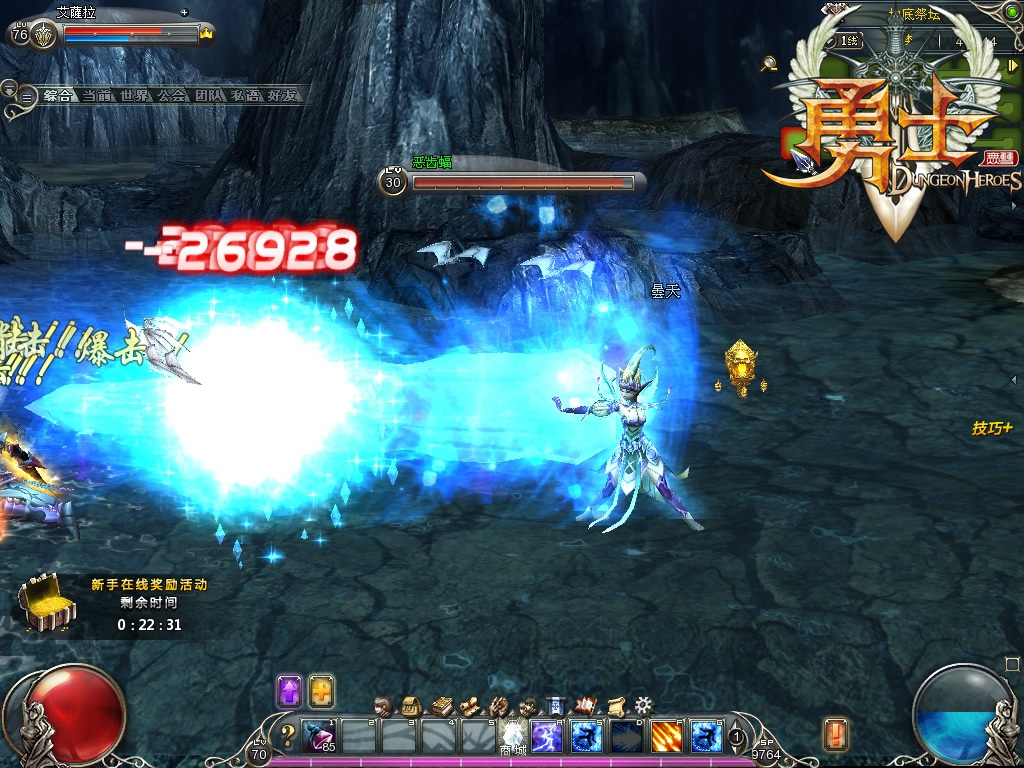The width and height of the screenshot is (1024, 768).
Task: Open the 商城 shop crystal
Action: 514,735
